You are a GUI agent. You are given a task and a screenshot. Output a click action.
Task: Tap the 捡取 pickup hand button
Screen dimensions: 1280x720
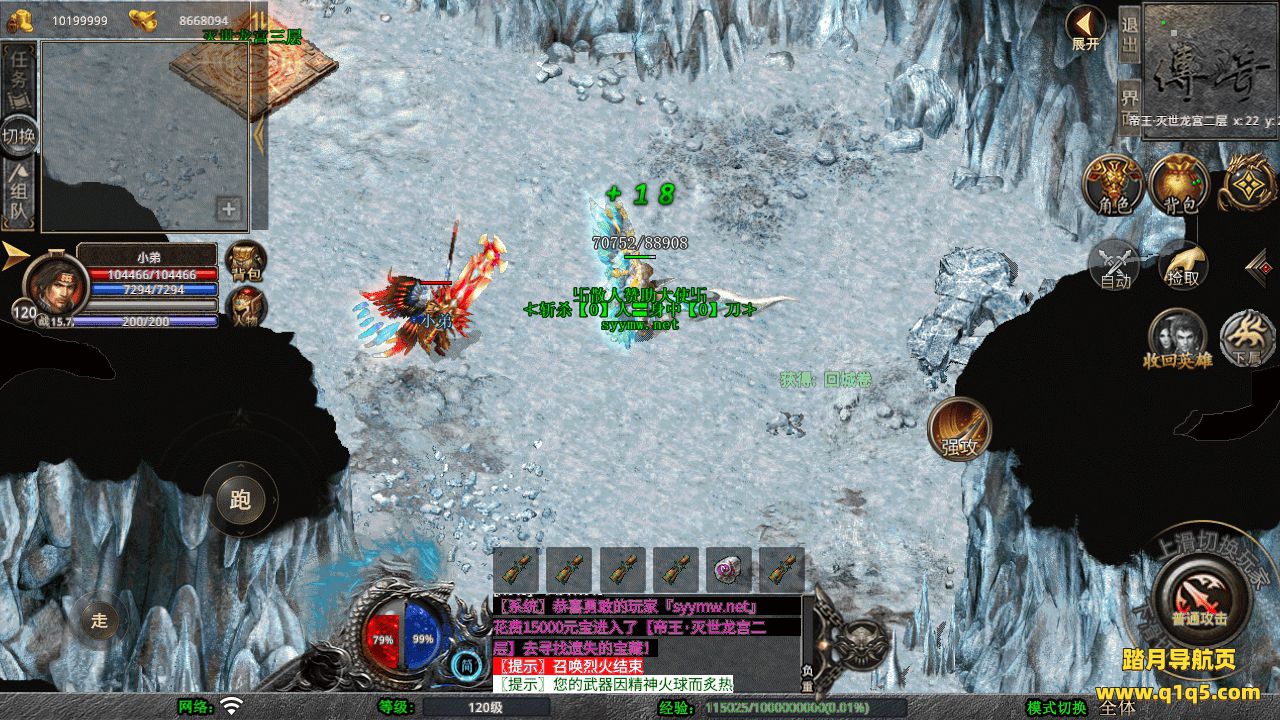(1183, 265)
